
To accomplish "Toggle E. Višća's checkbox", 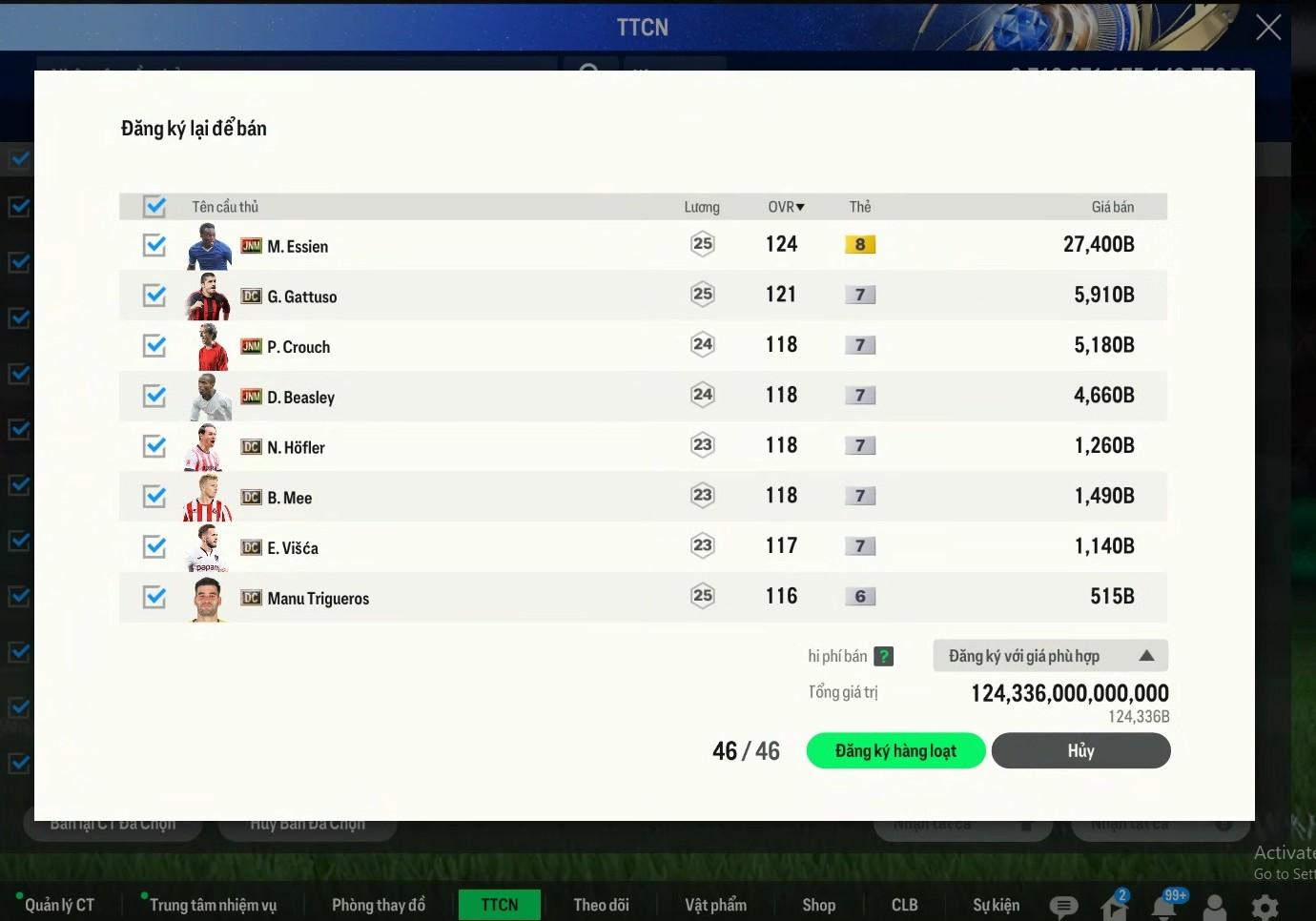I will pyautogui.click(x=154, y=546).
